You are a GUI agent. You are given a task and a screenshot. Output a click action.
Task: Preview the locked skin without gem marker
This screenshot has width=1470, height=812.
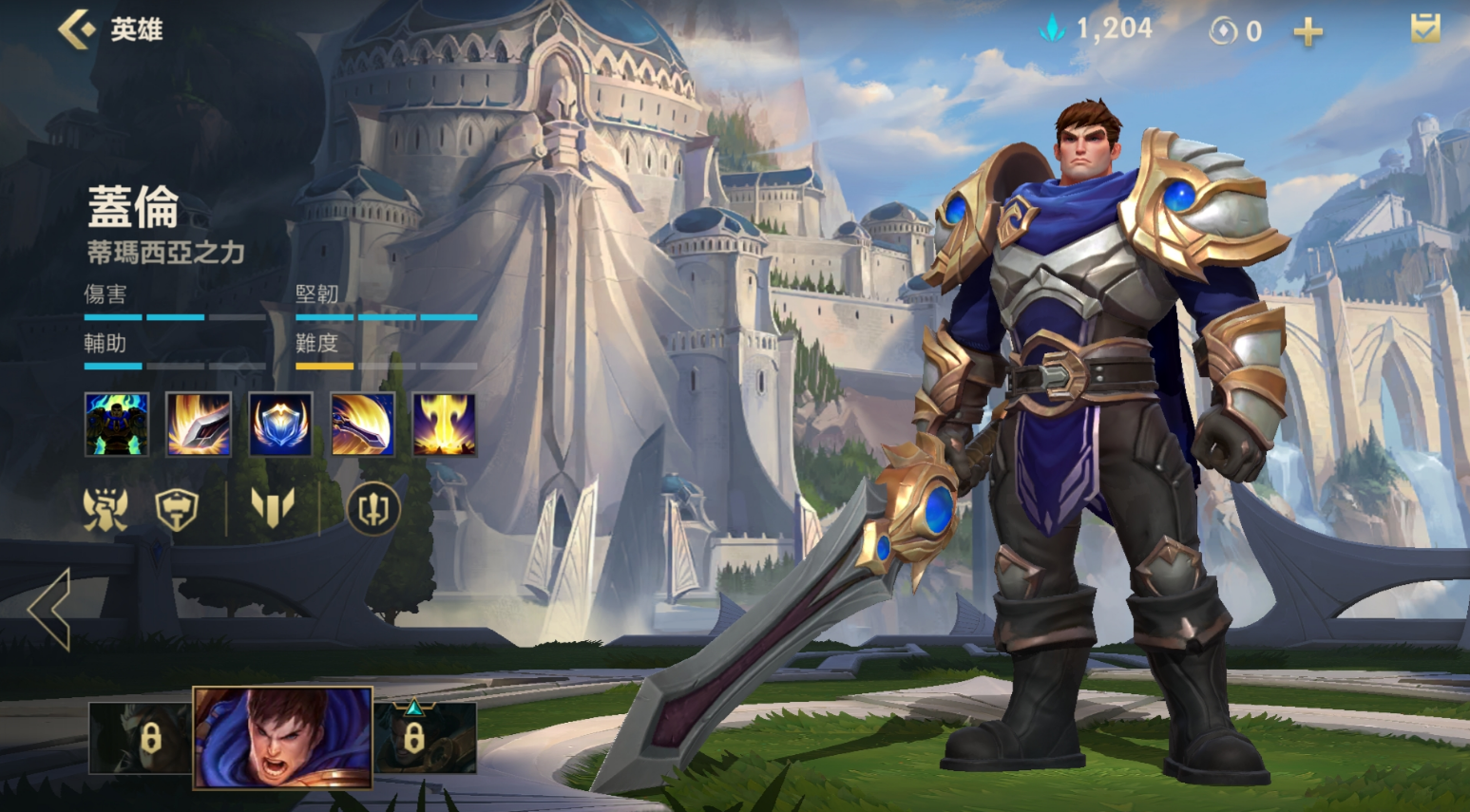(140, 737)
